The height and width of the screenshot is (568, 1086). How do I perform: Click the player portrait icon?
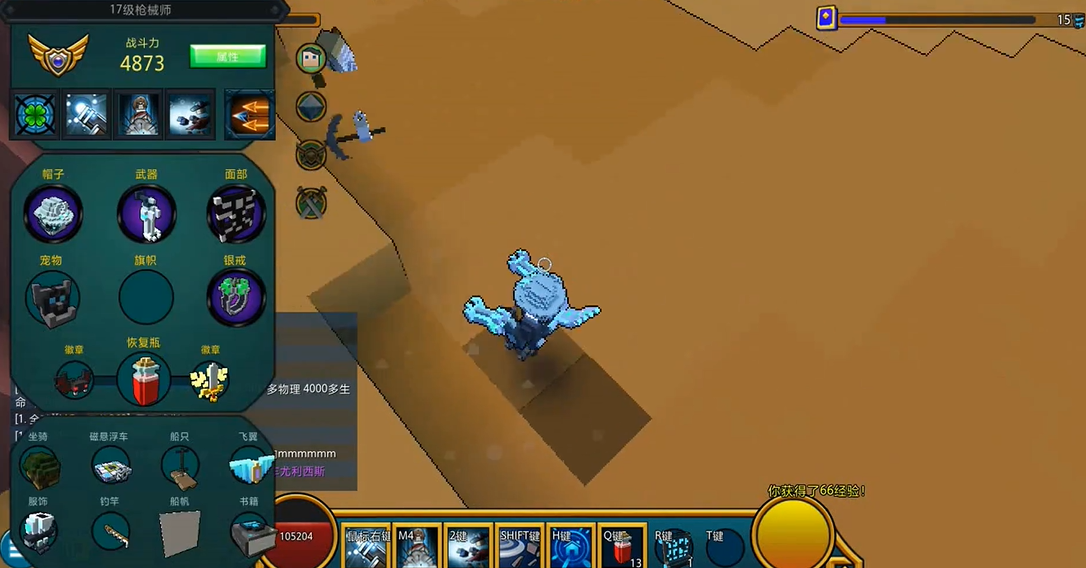pyautogui.click(x=312, y=58)
